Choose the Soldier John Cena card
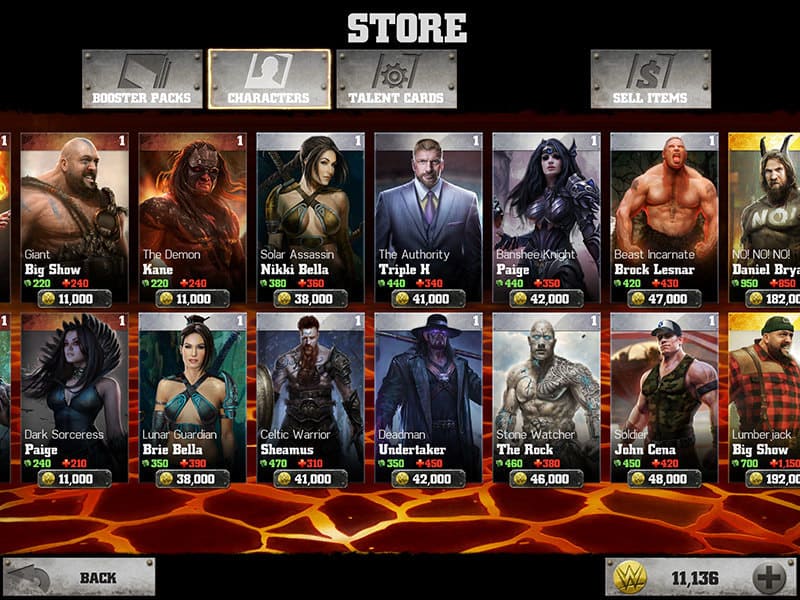 [663, 397]
